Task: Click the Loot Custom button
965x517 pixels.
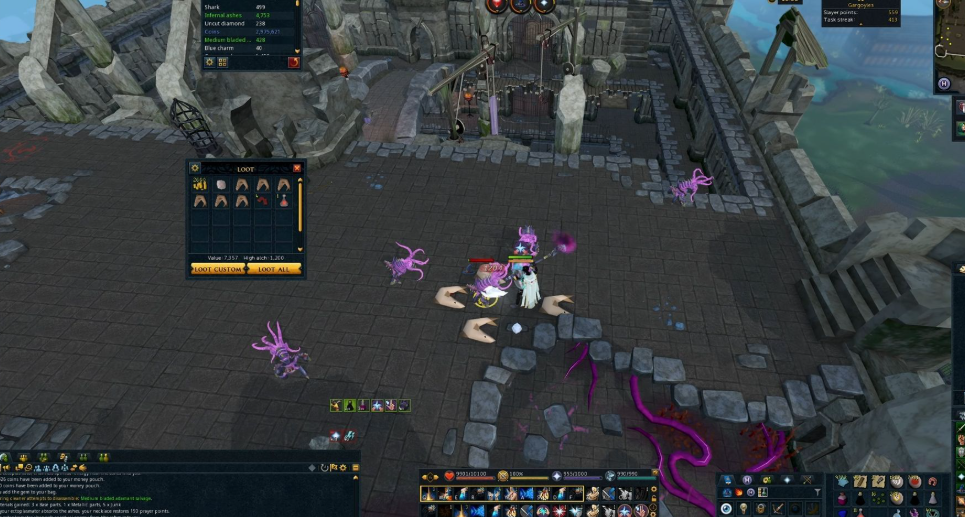Action: 218,269
